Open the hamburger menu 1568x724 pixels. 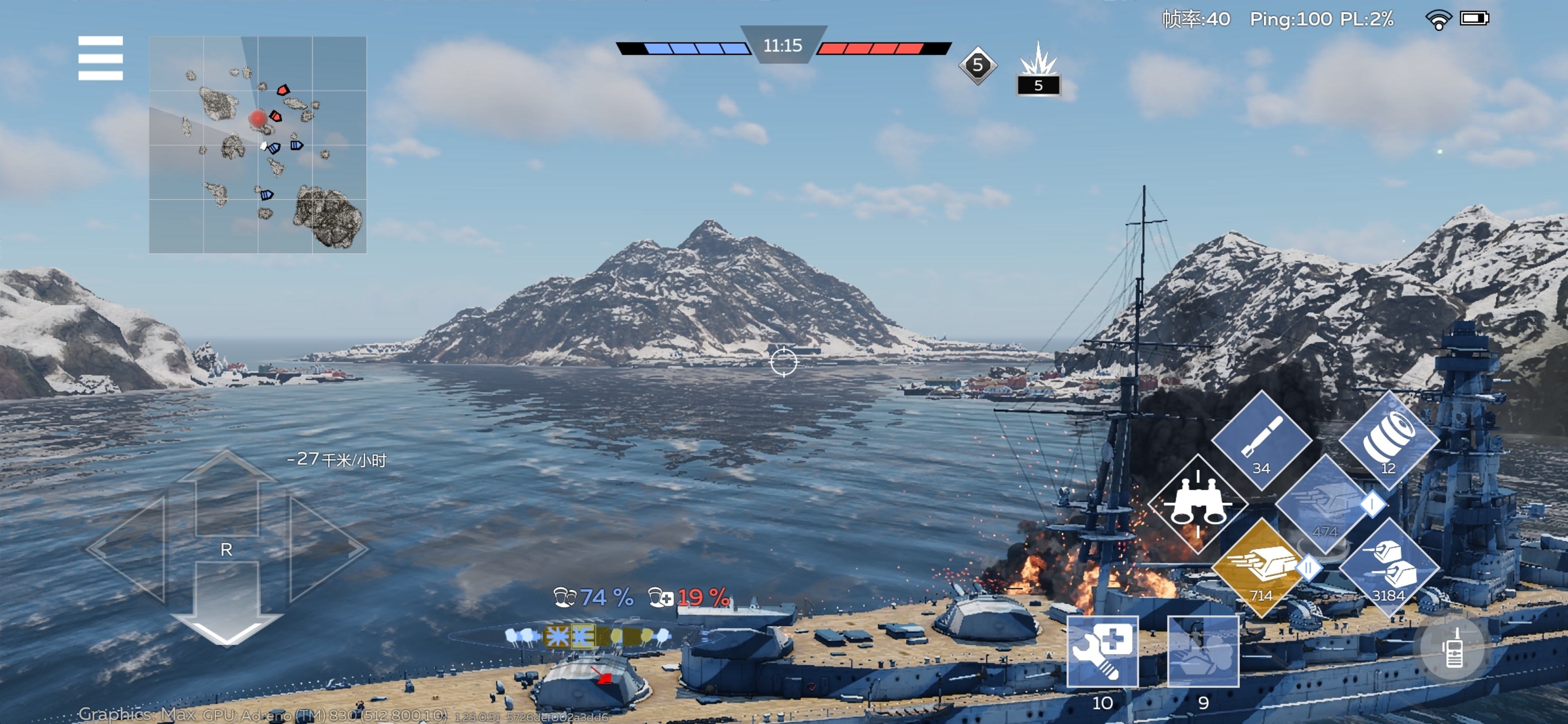(x=101, y=58)
